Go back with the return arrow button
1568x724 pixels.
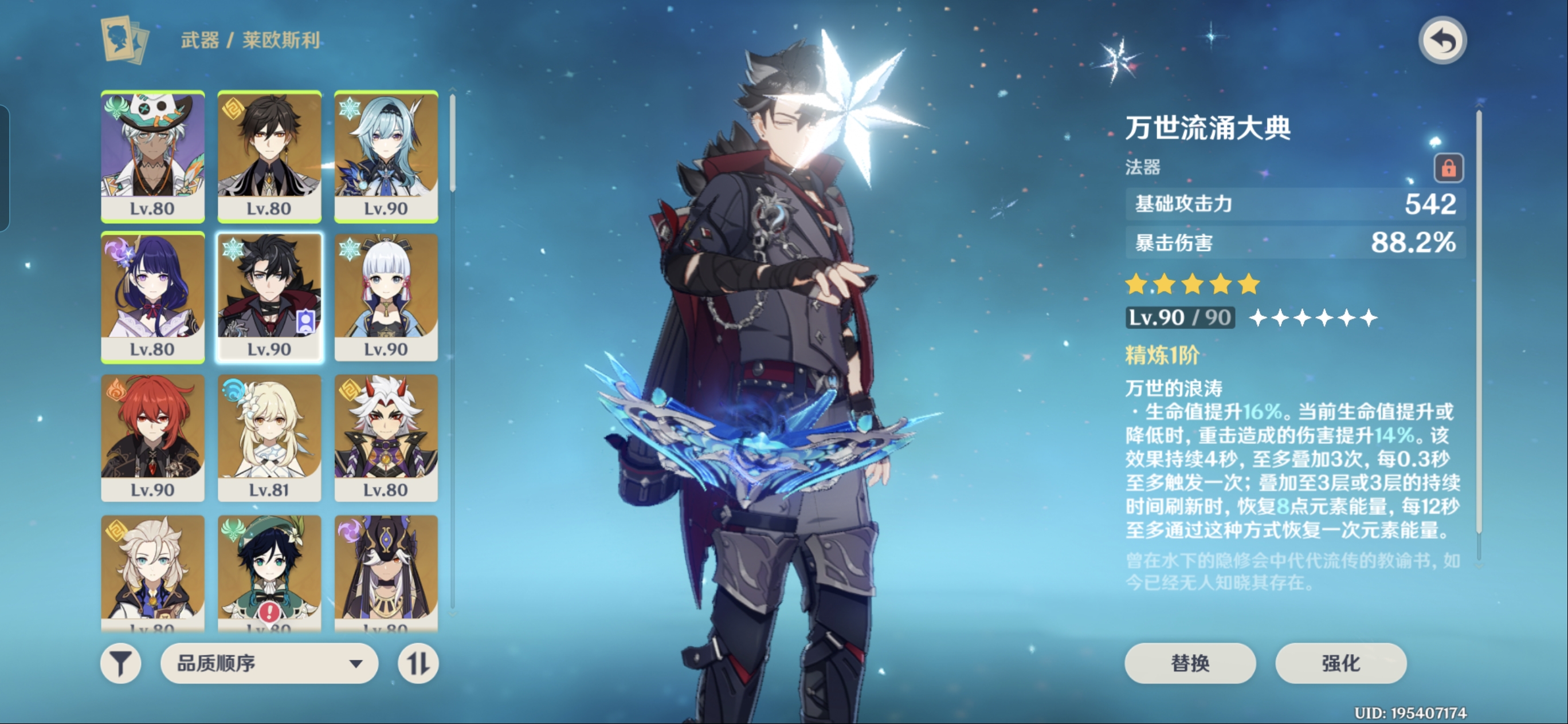coord(1442,41)
